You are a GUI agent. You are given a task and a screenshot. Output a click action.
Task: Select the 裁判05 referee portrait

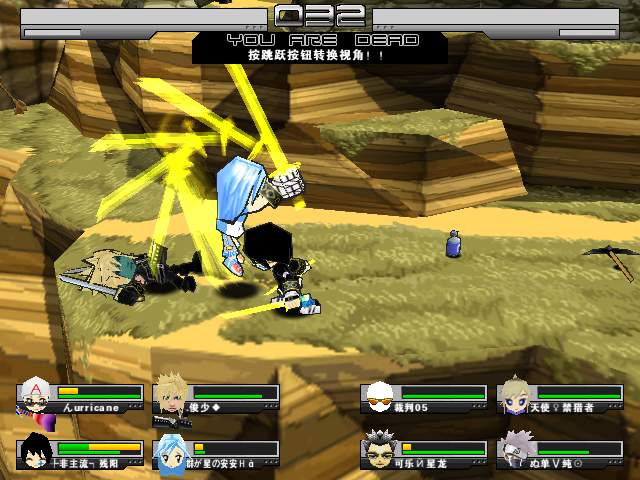[x=377, y=397]
